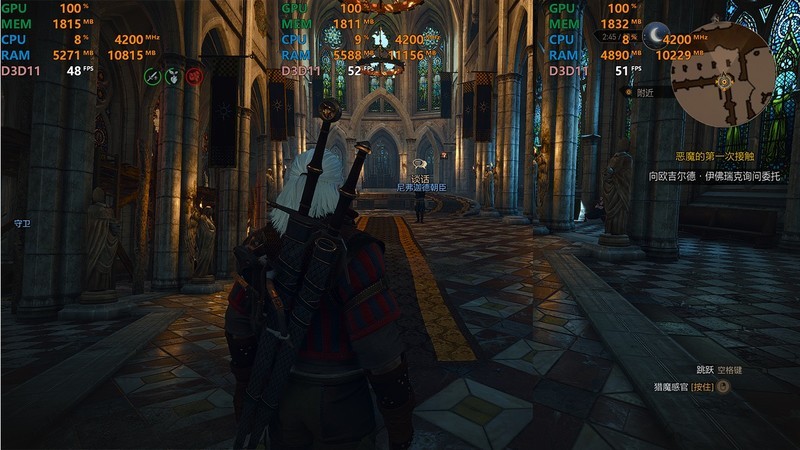Select the crescent moon time-of-day icon

[656, 36]
